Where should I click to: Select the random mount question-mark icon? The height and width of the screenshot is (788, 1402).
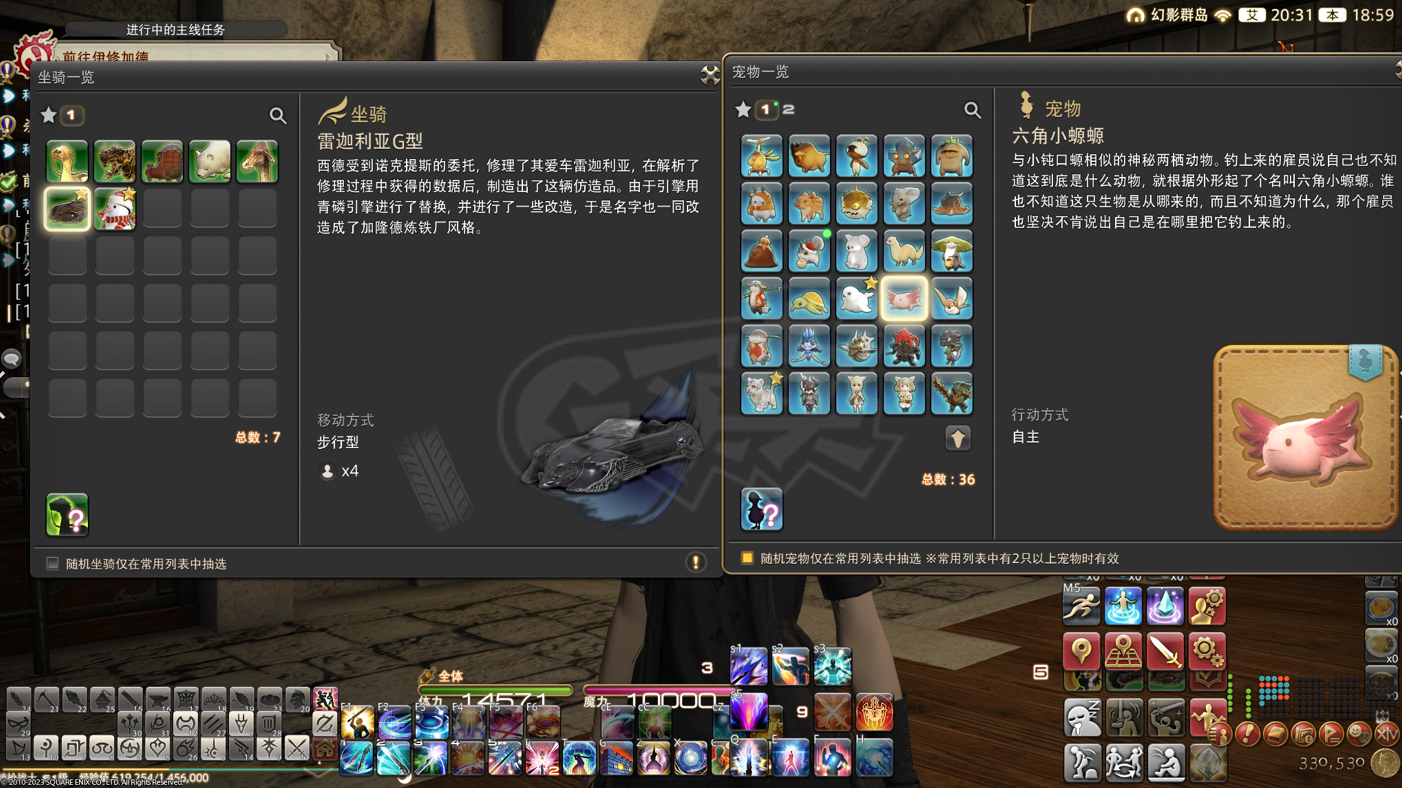[x=66, y=513]
